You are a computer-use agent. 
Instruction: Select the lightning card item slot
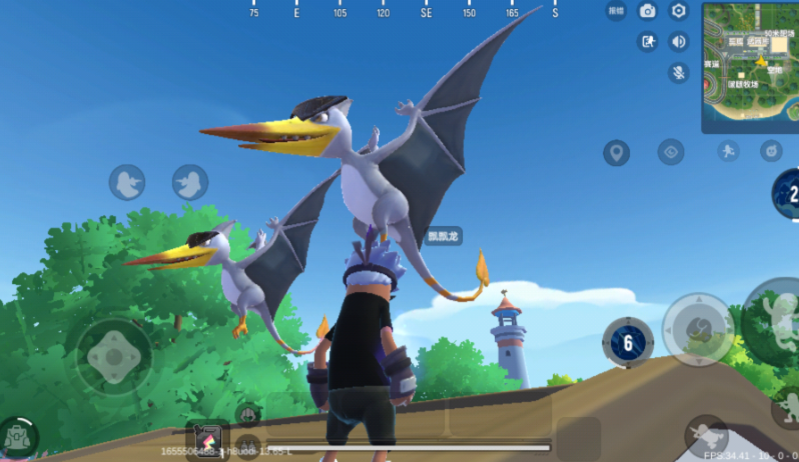click(207, 439)
